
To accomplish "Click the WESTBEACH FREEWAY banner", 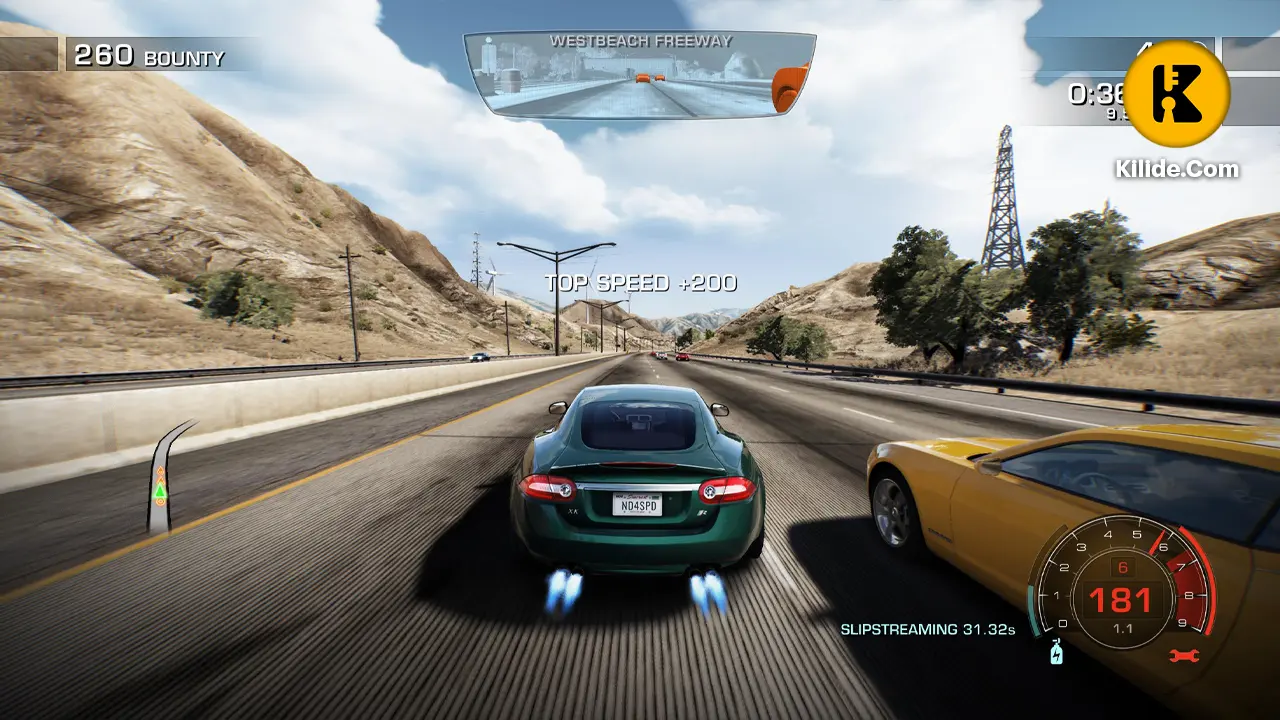I will 640,40.
